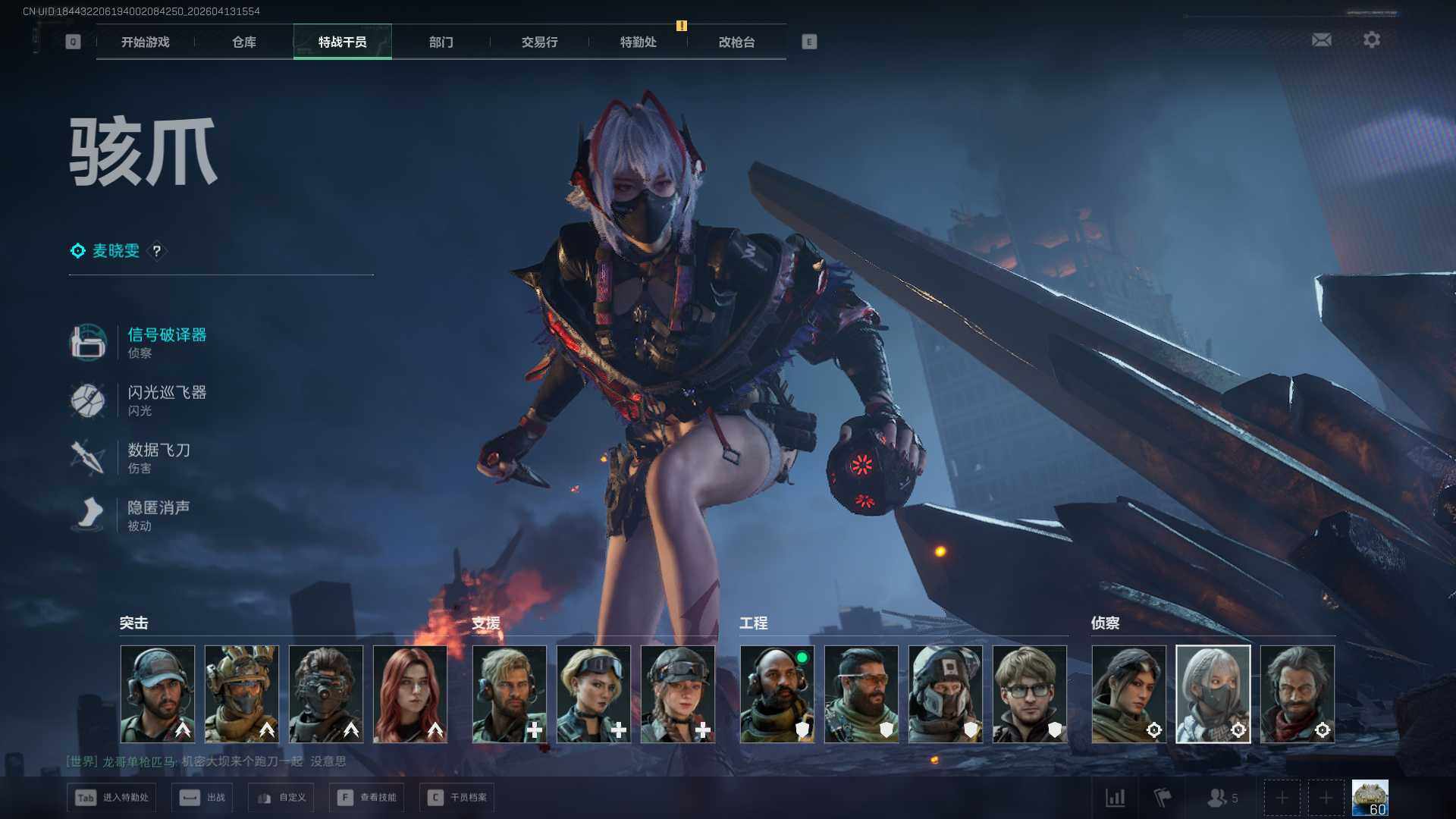Pick the red-haired assault operator portrait

click(x=410, y=694)
